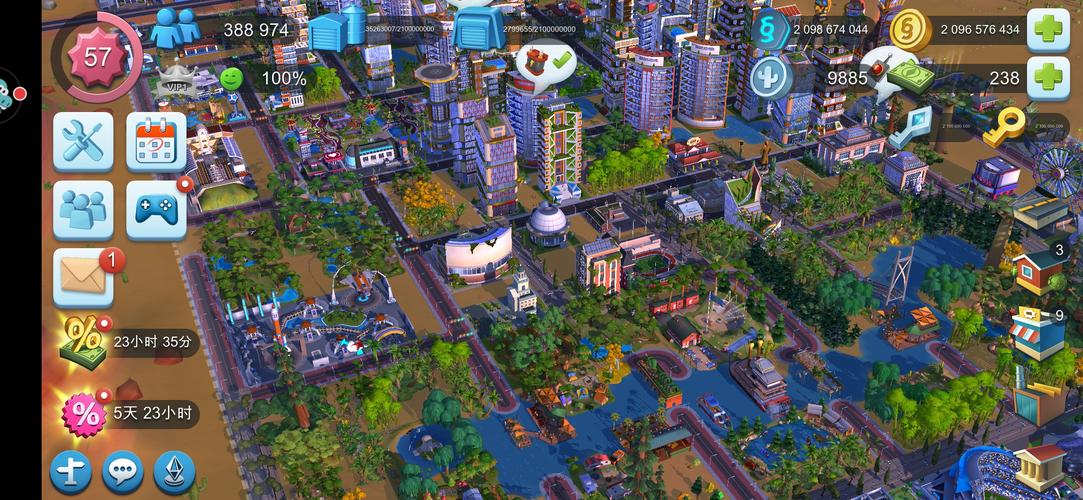Tap the blue population people icon
This screenshot has height=500, width=1083.
175,29
